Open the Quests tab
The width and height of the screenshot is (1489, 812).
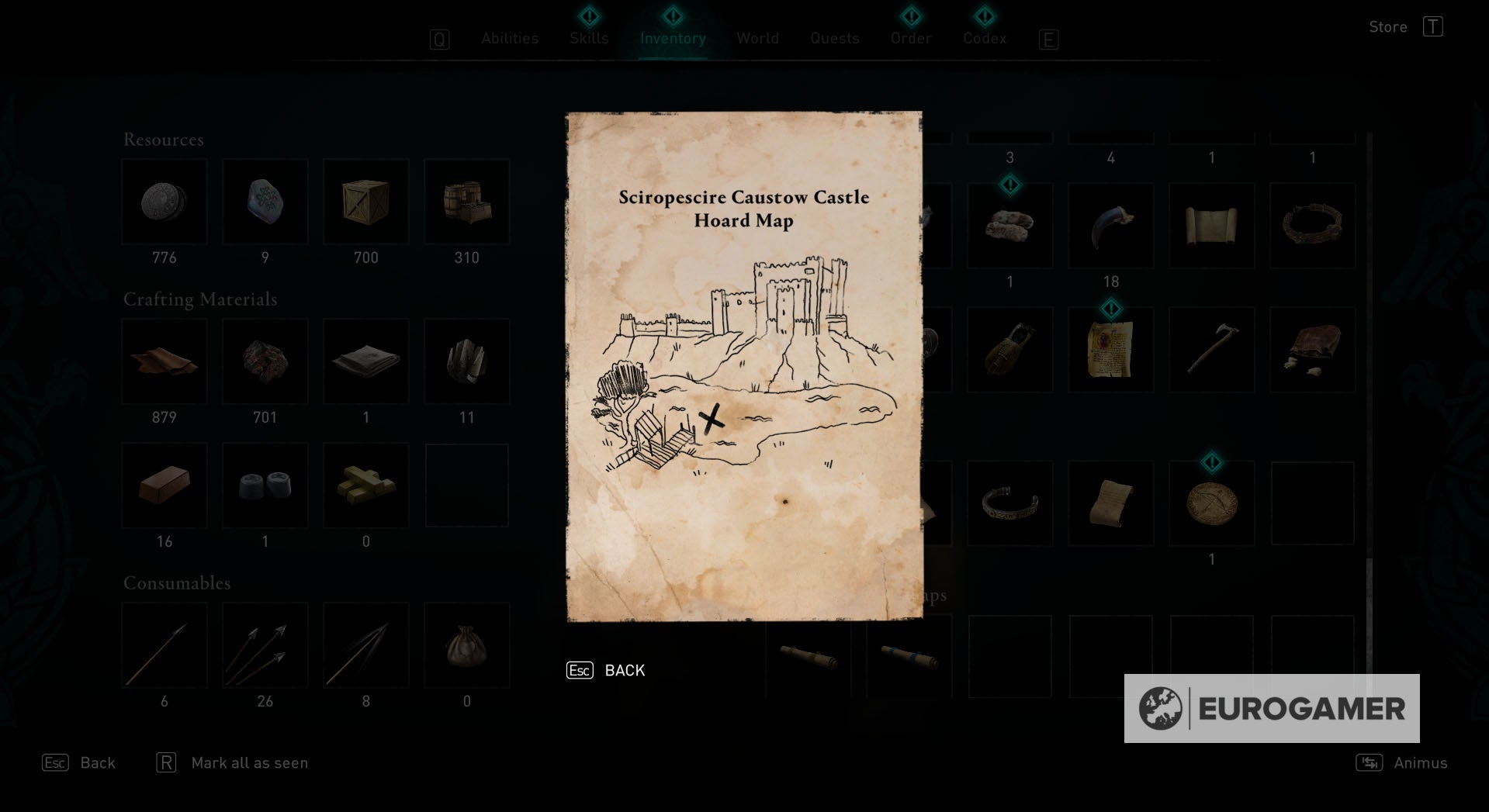click(834, 38)
